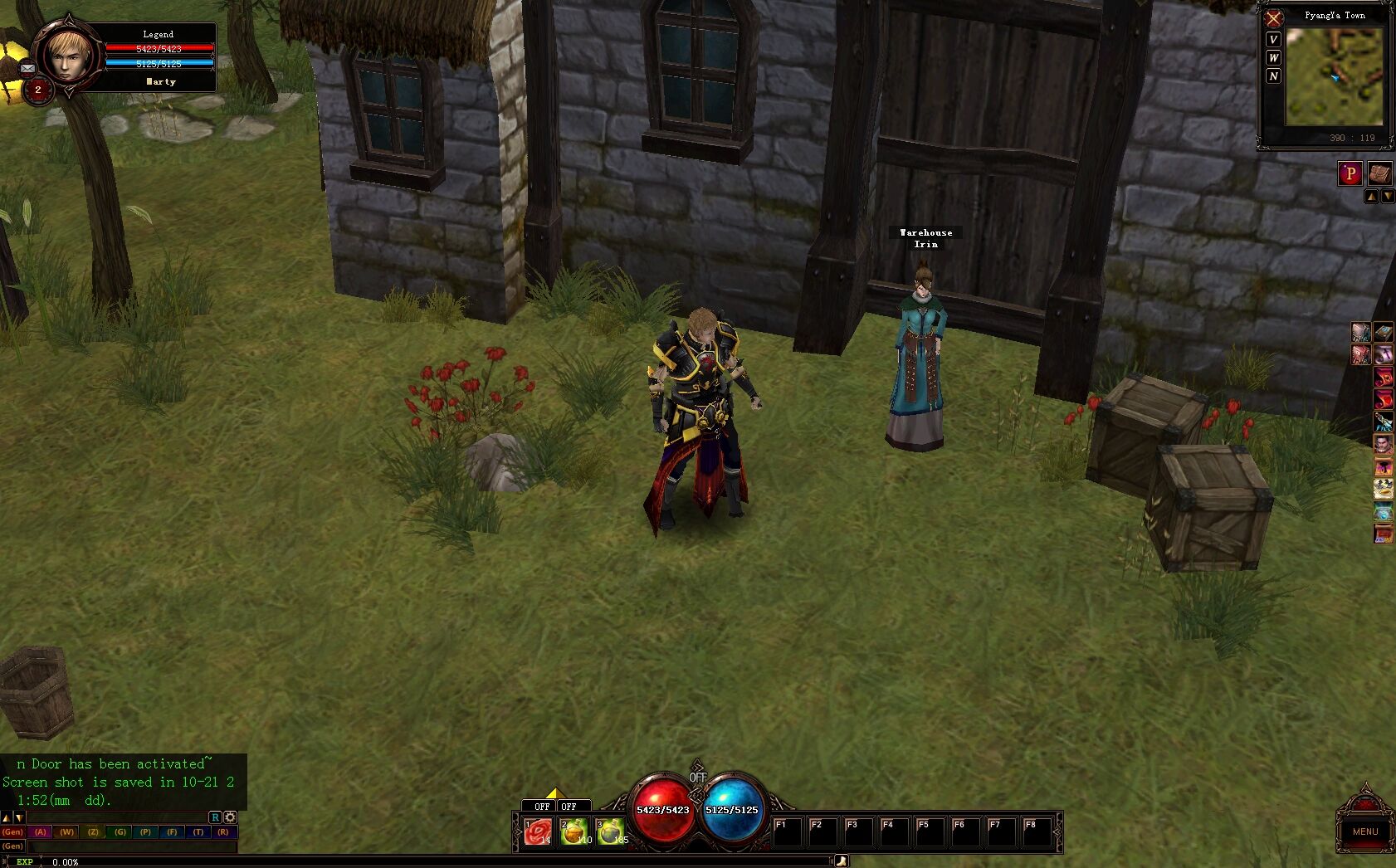Toggle the boot icon on the EXP bar
Viewport: 1396px width, 868px height.
(x=841, y=861)
